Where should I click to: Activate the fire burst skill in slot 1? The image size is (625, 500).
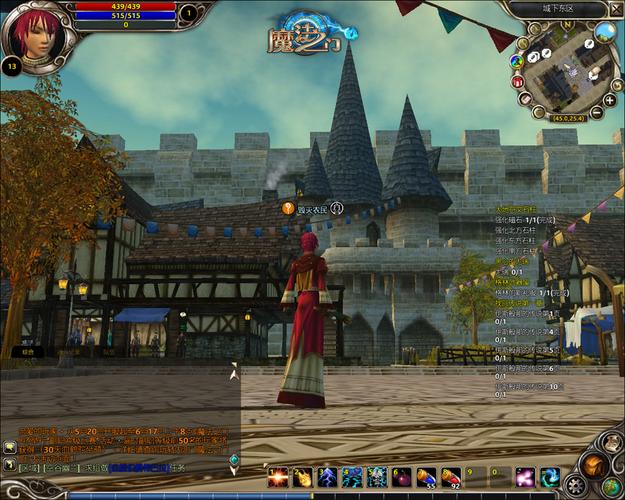(278, 477)
